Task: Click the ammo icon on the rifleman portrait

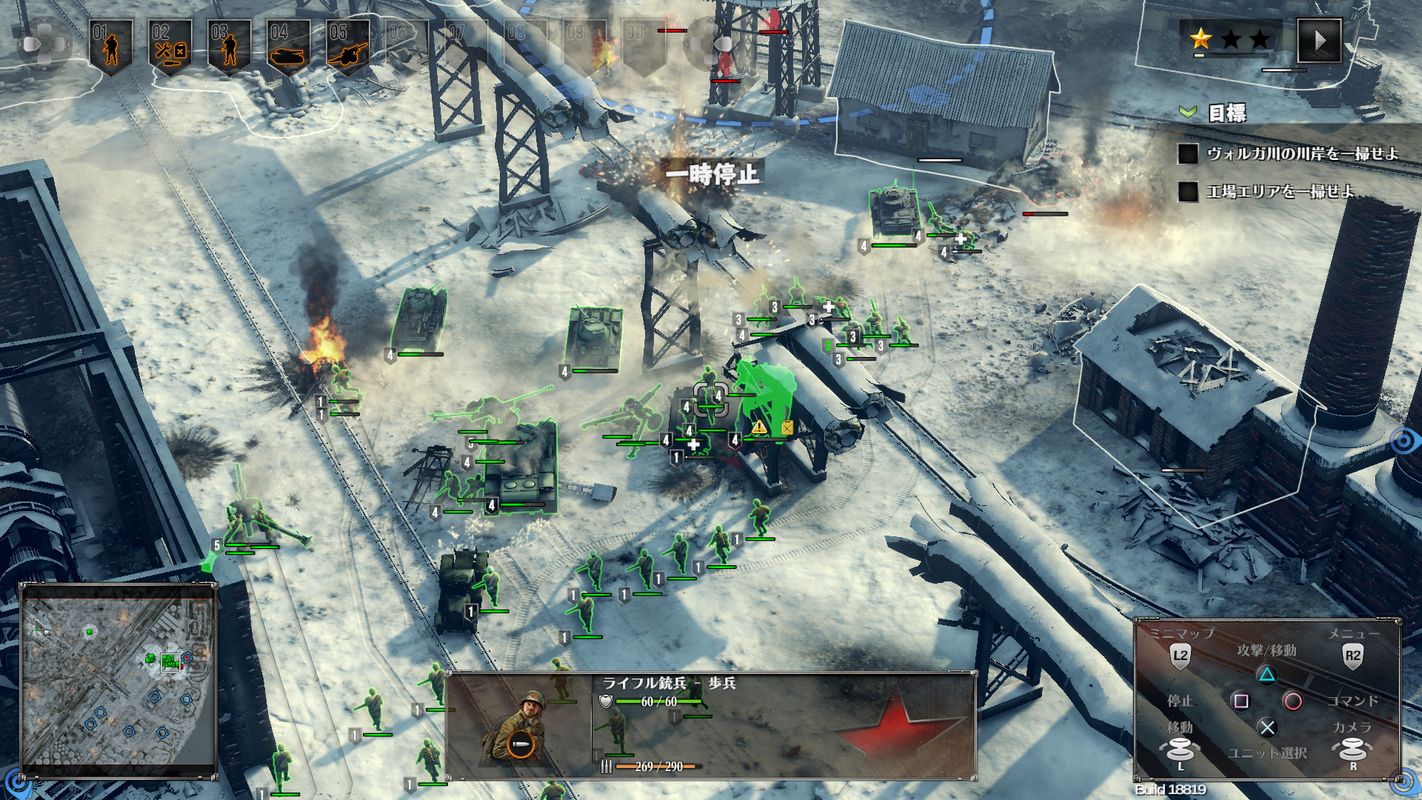Action: pos(519,744)
